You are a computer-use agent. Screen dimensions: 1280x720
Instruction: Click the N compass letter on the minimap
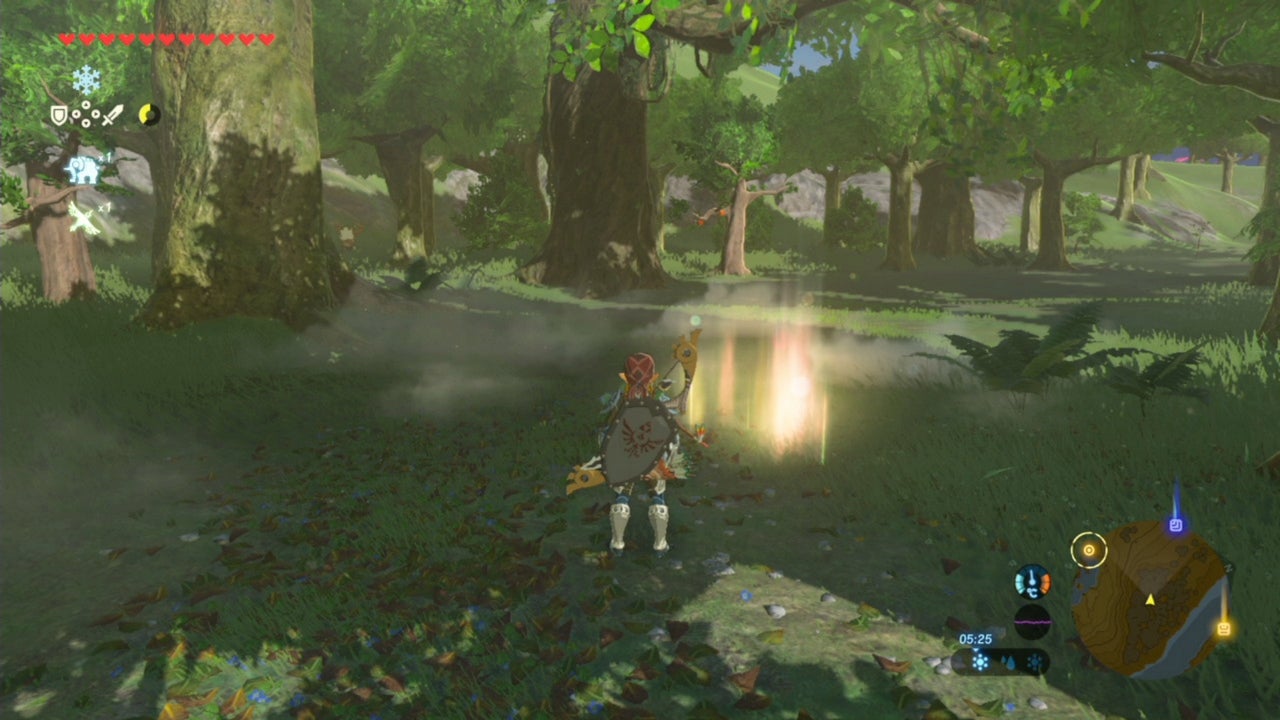click(1228, 568)
